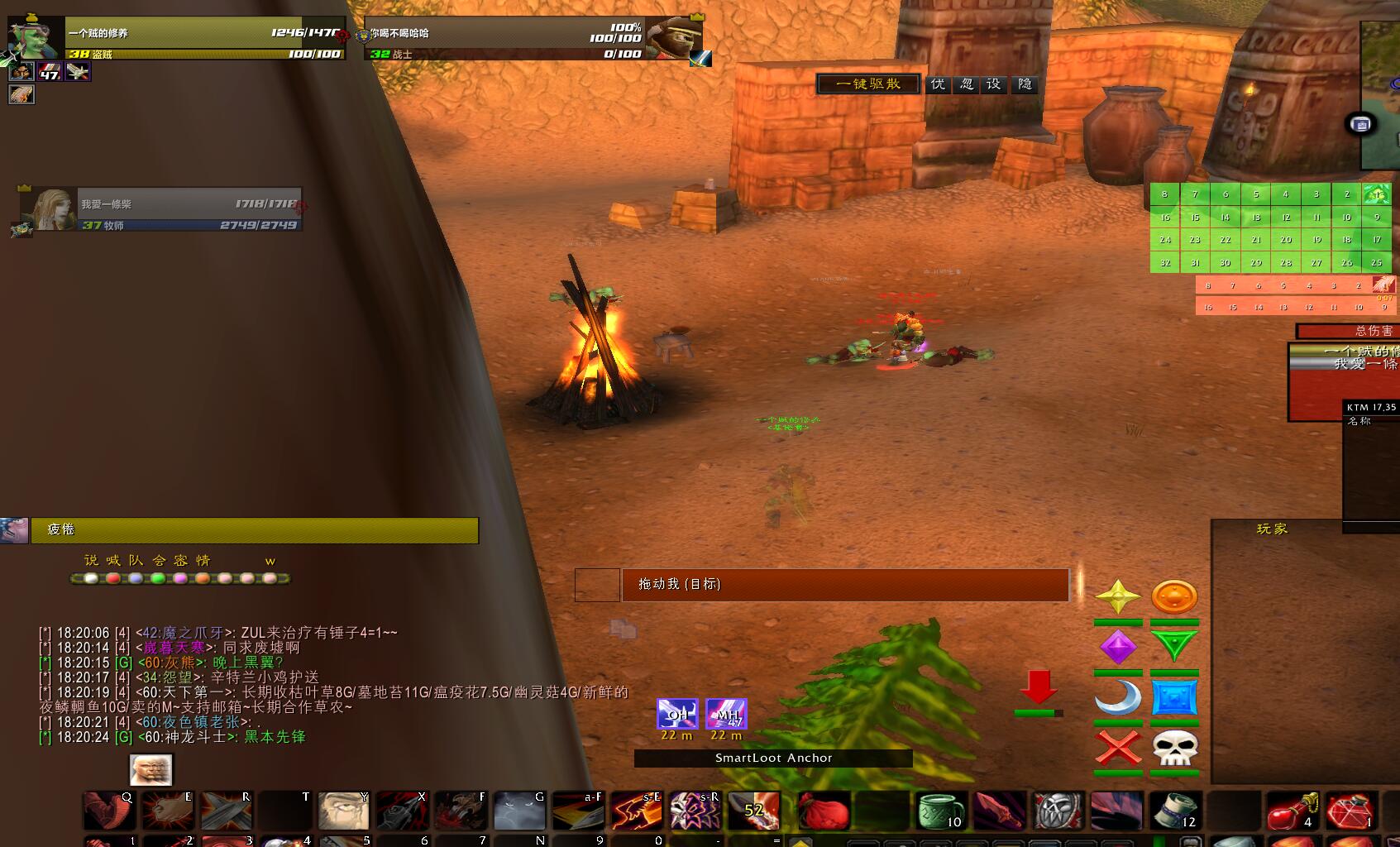Activate the ability bound to Q

click(108, 810)
